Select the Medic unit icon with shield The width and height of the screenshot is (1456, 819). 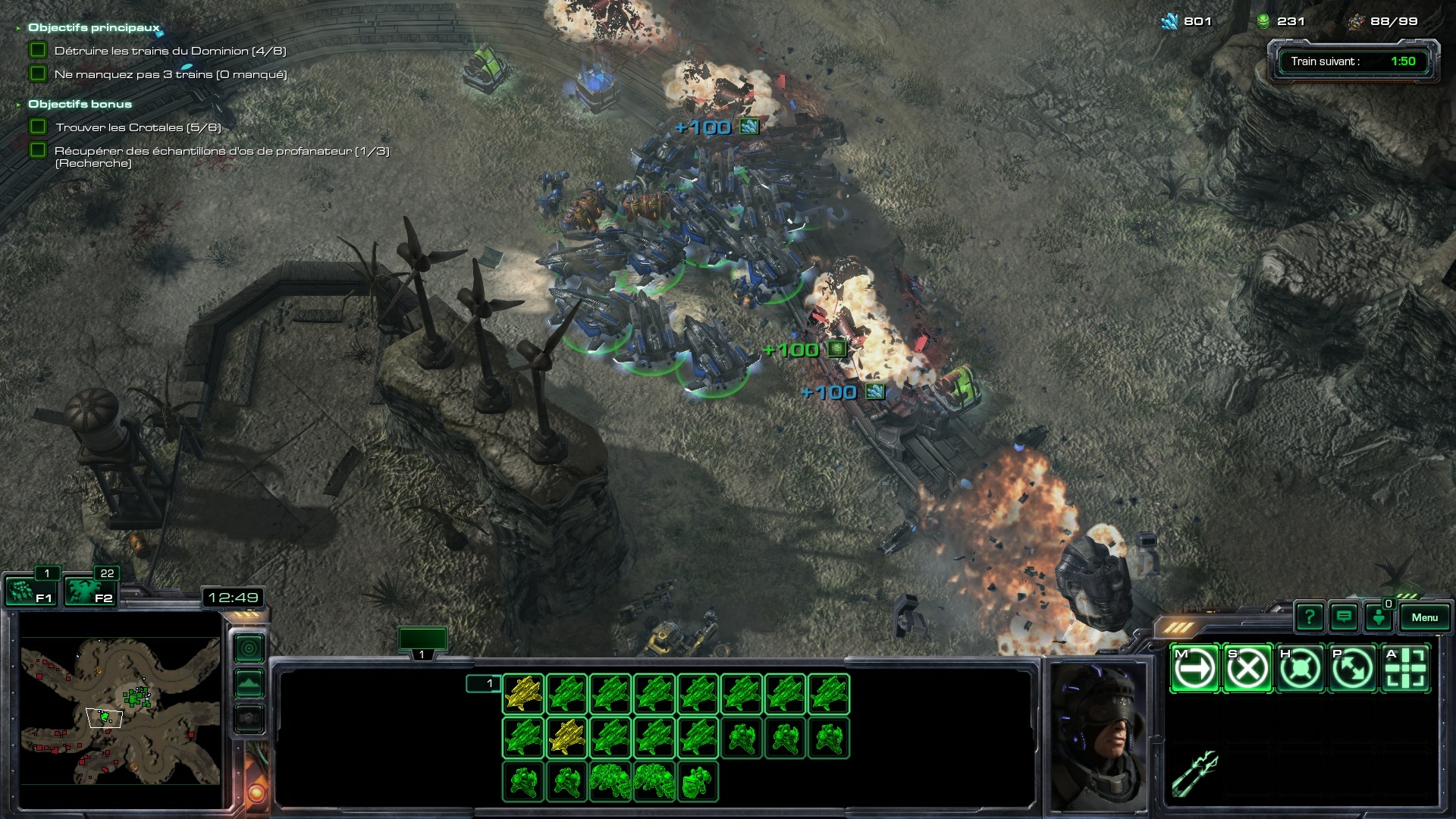point(698,782)
